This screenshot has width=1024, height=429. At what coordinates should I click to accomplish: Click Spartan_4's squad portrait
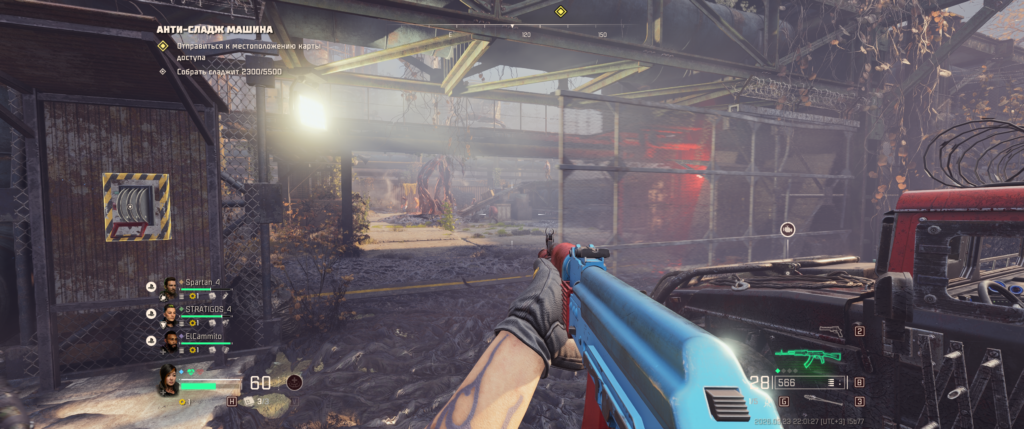click(x=170, y=287)
